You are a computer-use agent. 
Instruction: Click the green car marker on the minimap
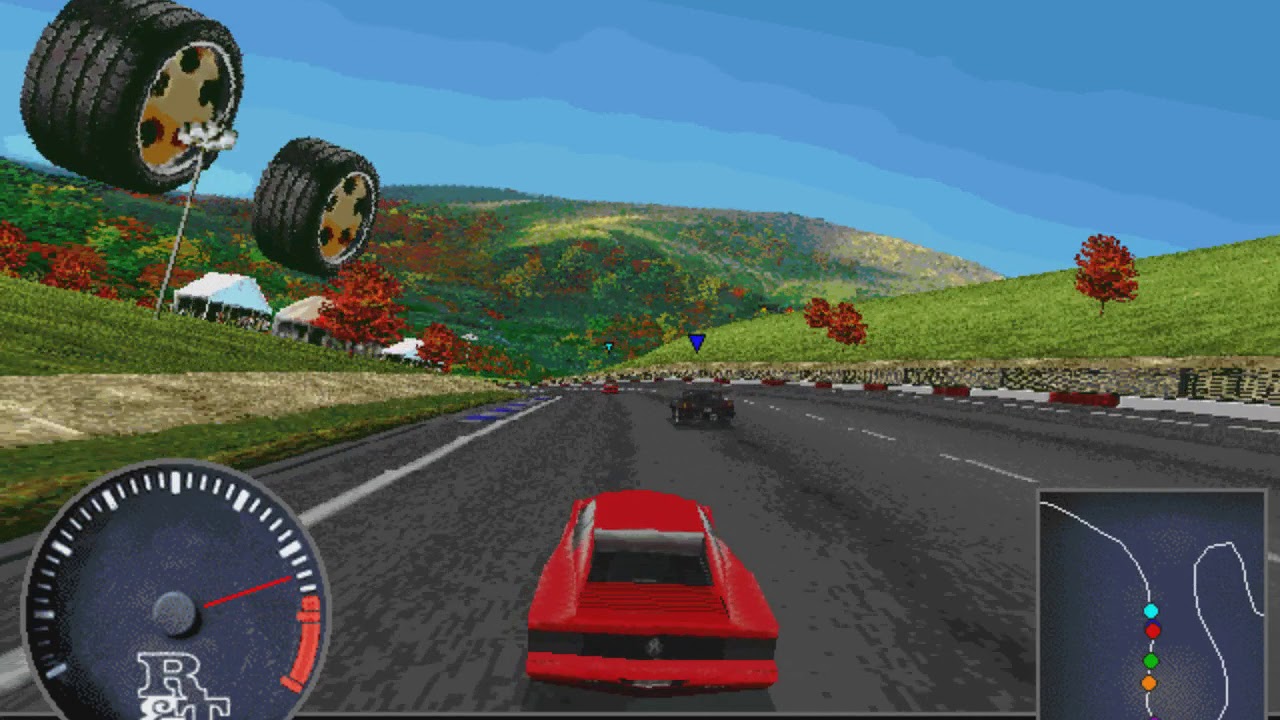pyautogui.click(x=1150, y=661)
